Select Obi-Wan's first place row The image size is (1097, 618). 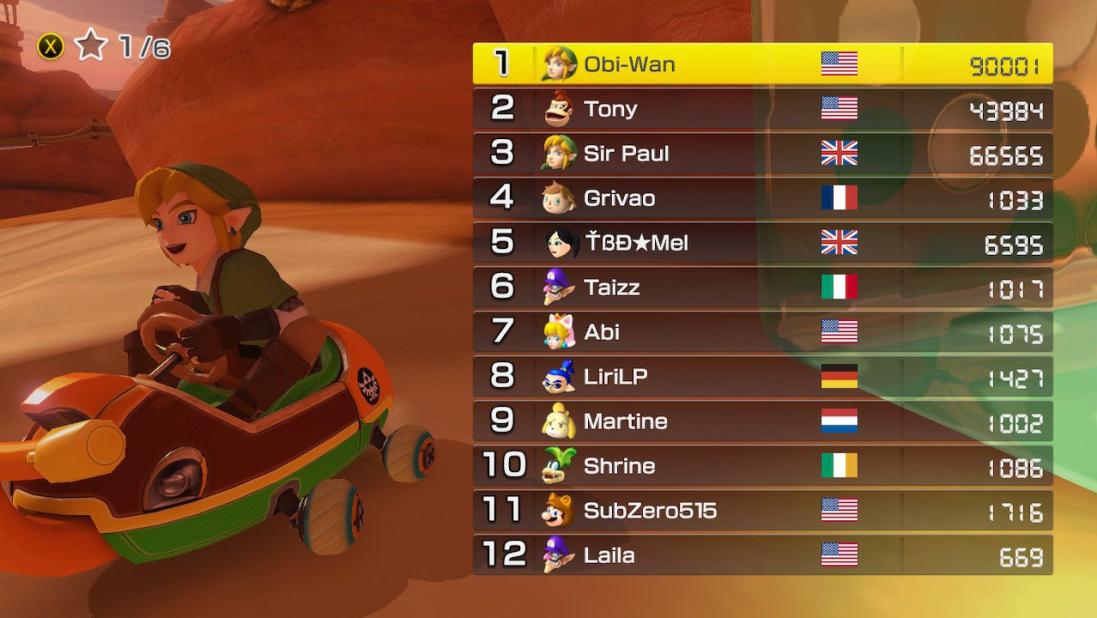click(762, 64)
